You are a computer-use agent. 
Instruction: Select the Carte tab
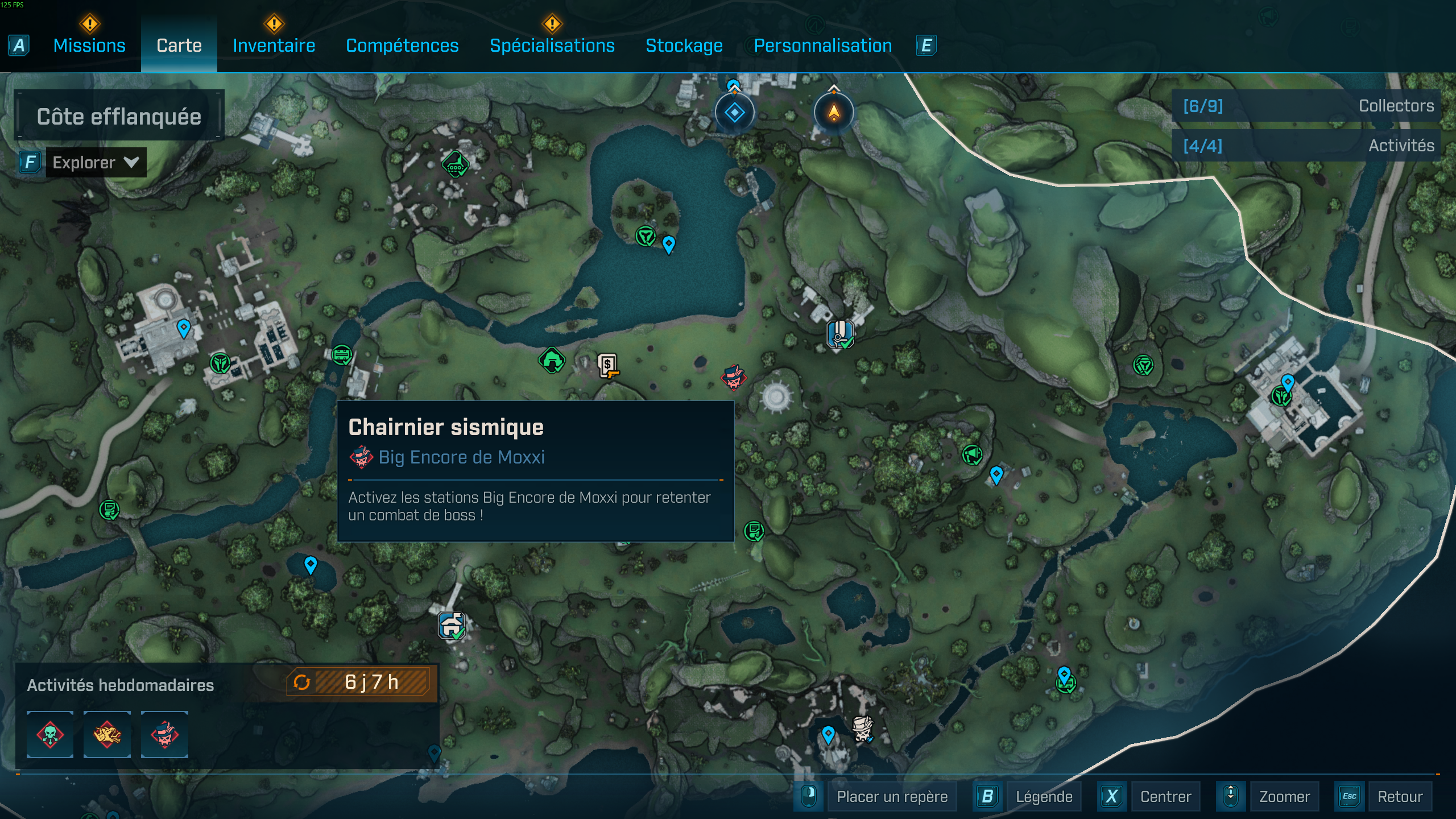pos(179,45)
